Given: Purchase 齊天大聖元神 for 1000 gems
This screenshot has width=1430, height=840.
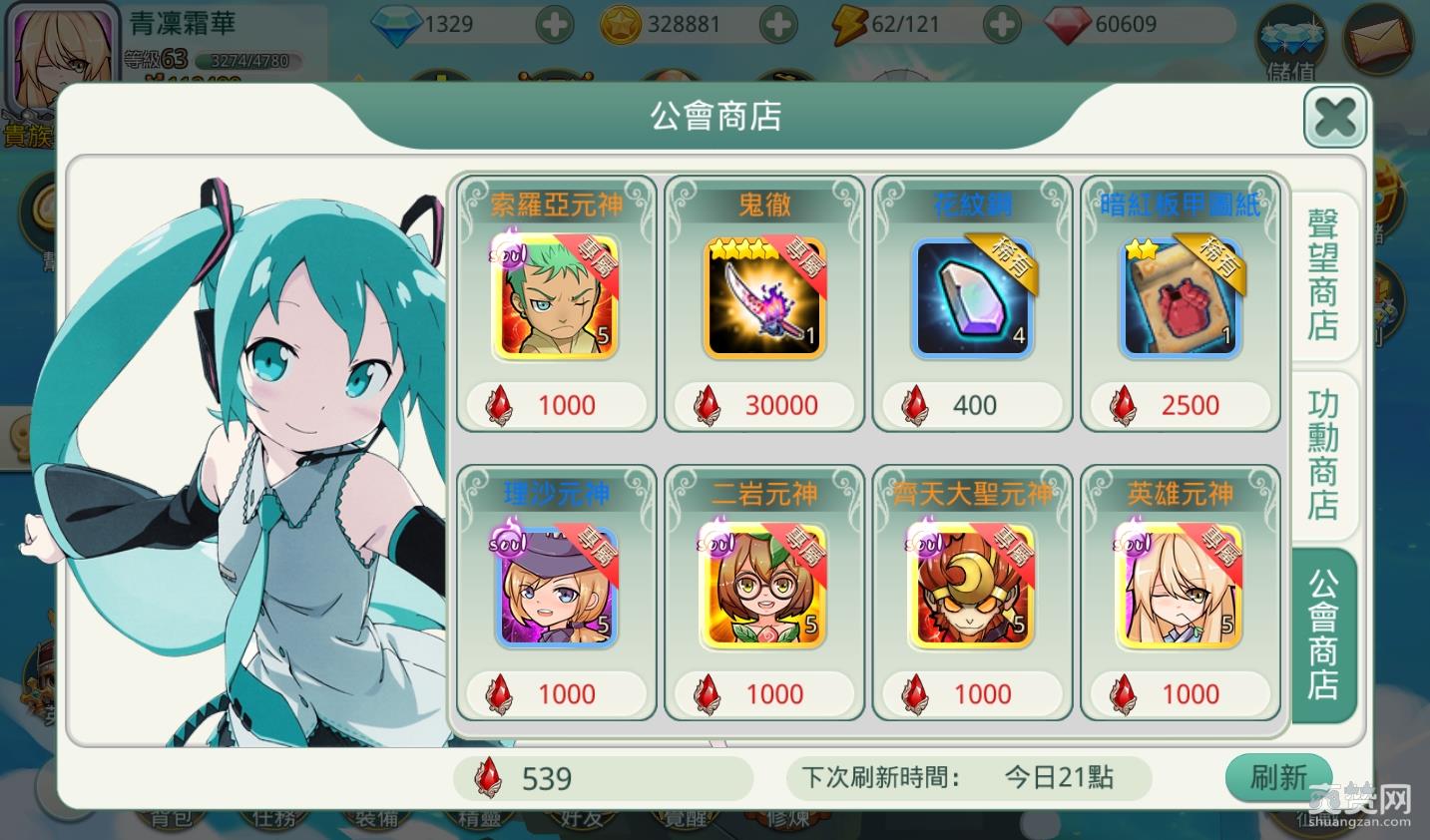Looking at the screenshot, I should tap(973, 694).
